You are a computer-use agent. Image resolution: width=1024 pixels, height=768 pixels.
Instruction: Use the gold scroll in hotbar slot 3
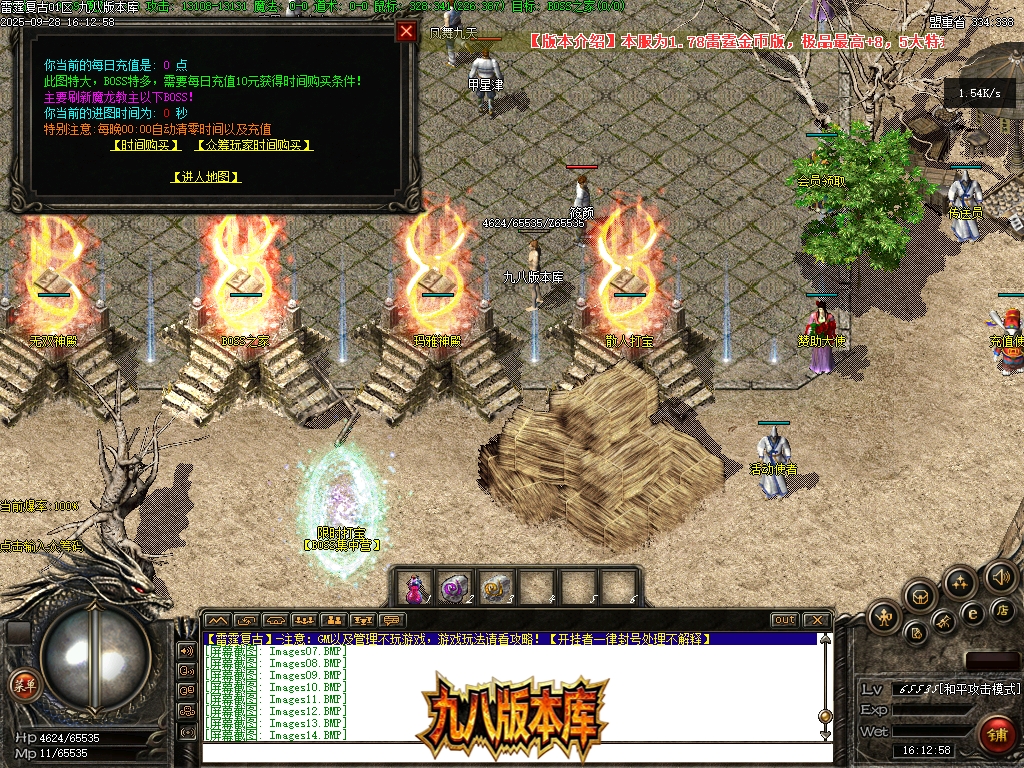point(496,587)
